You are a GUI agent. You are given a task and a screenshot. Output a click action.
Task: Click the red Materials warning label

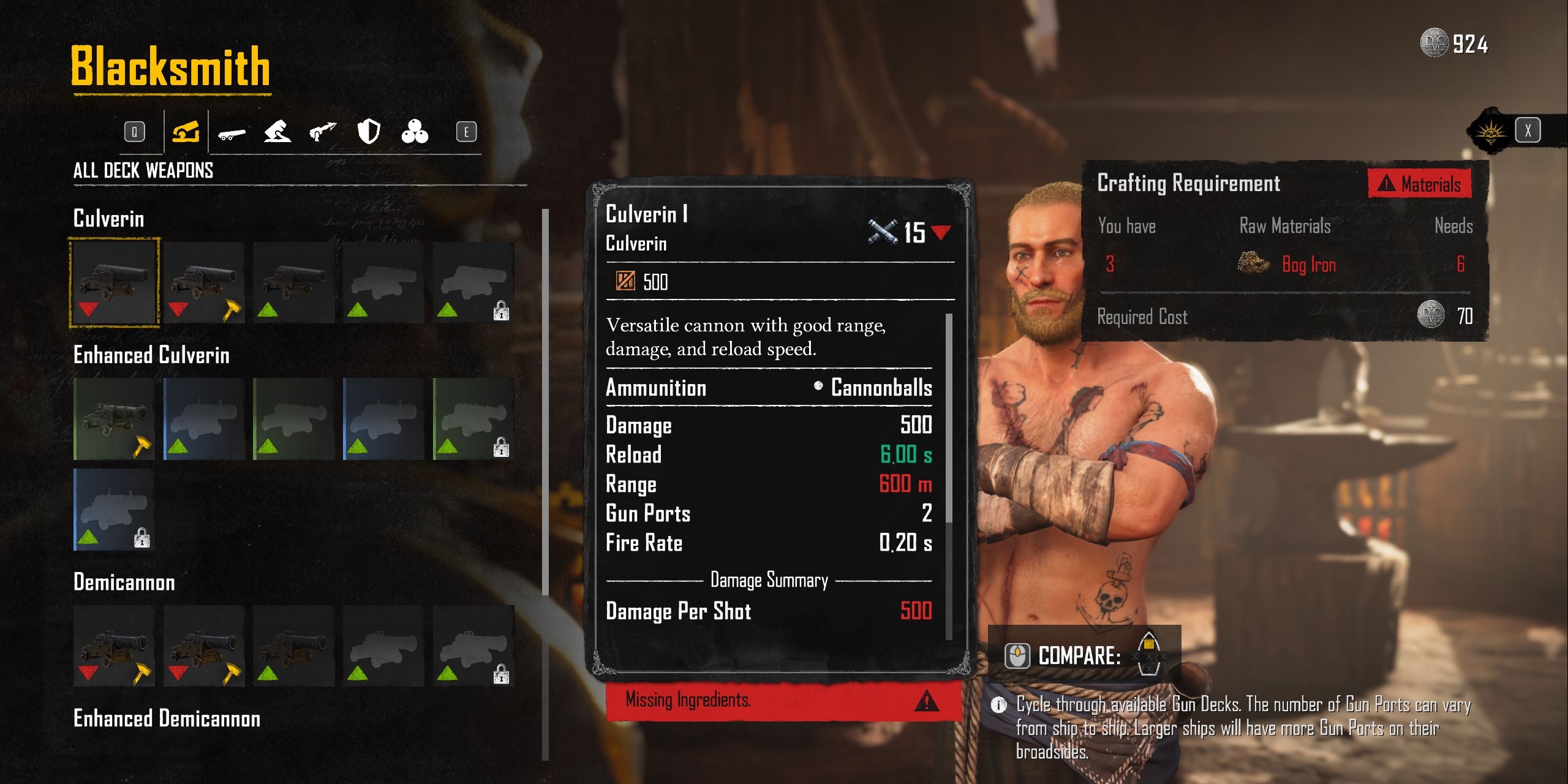1421,184
